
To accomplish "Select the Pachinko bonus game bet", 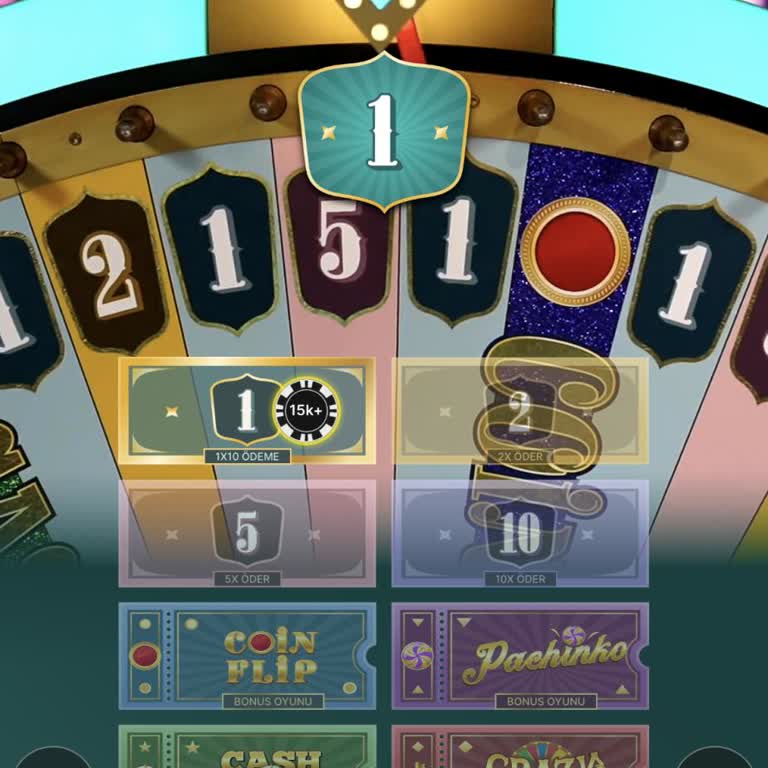I will tap(520, 655).
